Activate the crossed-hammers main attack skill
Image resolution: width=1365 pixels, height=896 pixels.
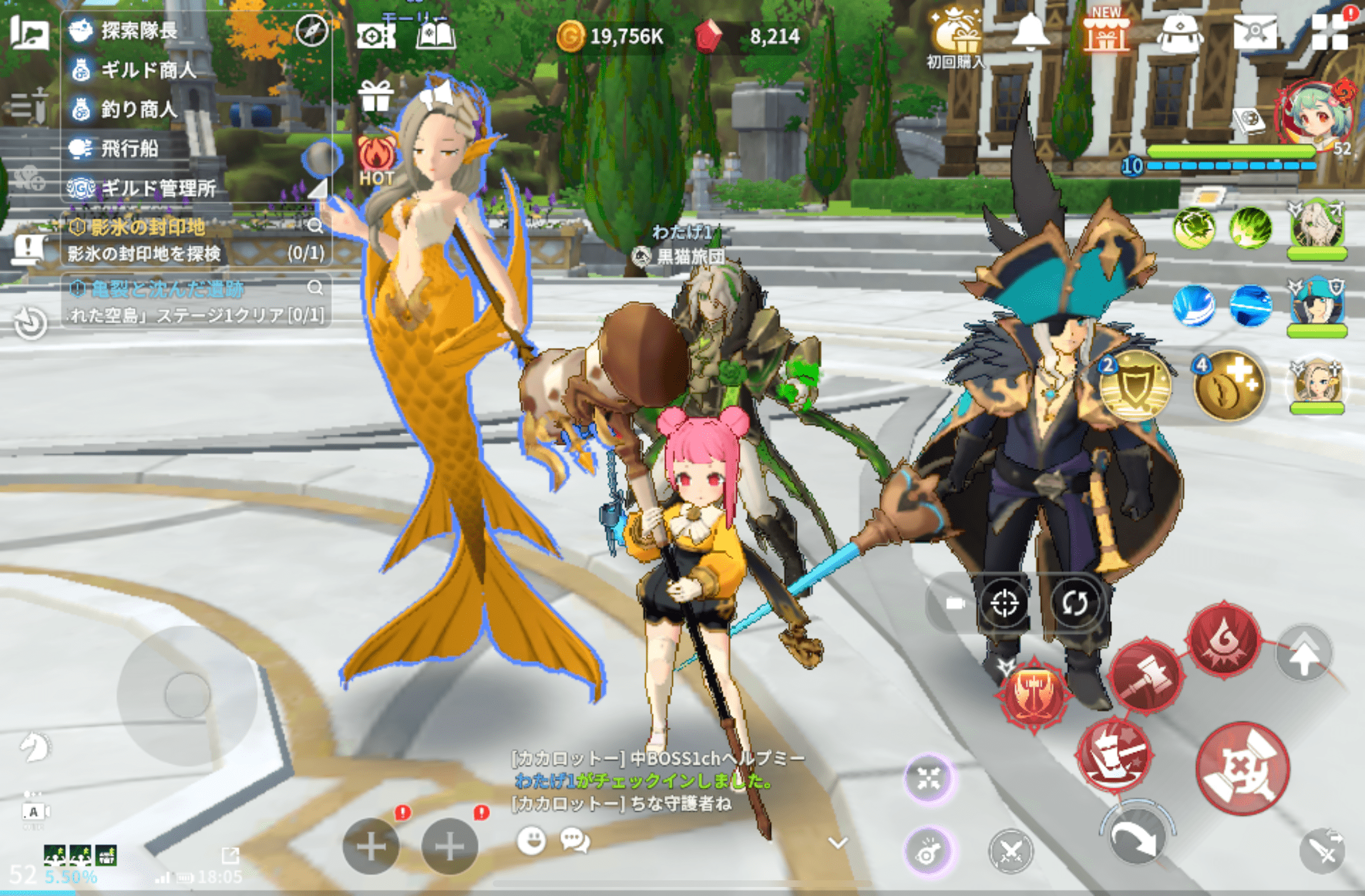click(1242, 768)
